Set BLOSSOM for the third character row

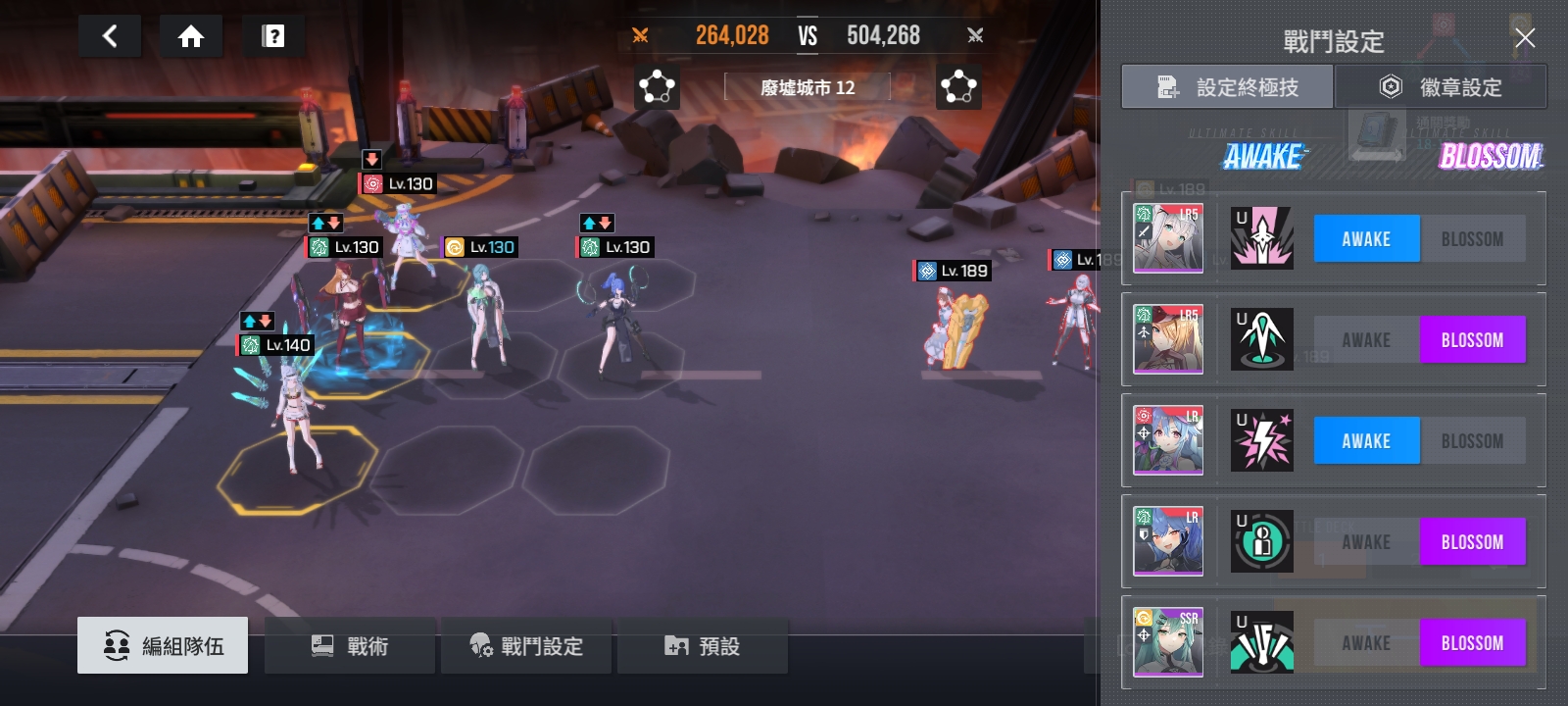[x=1472, y=441]
